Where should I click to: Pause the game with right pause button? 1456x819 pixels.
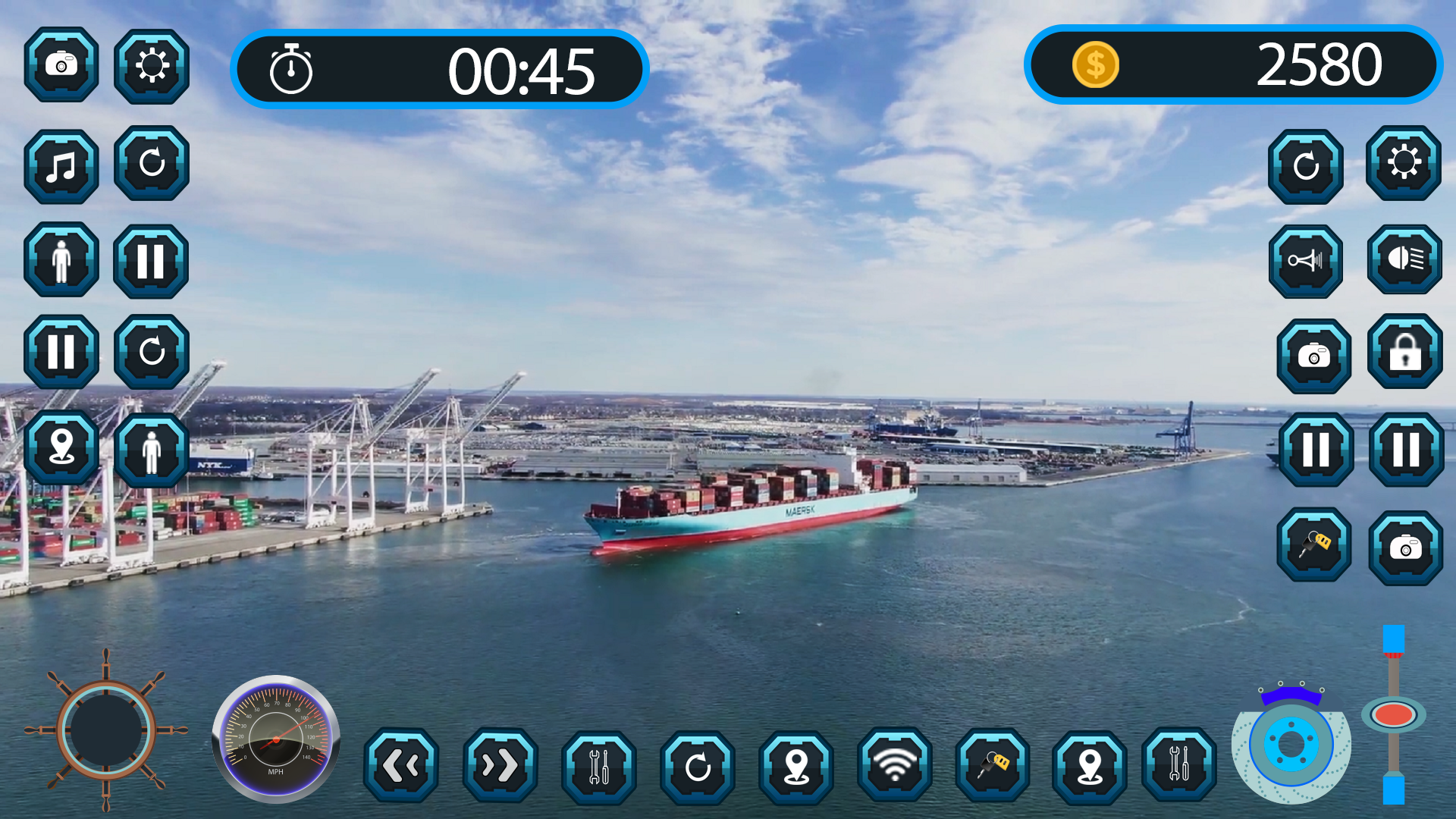click(x=1404, y=447)
